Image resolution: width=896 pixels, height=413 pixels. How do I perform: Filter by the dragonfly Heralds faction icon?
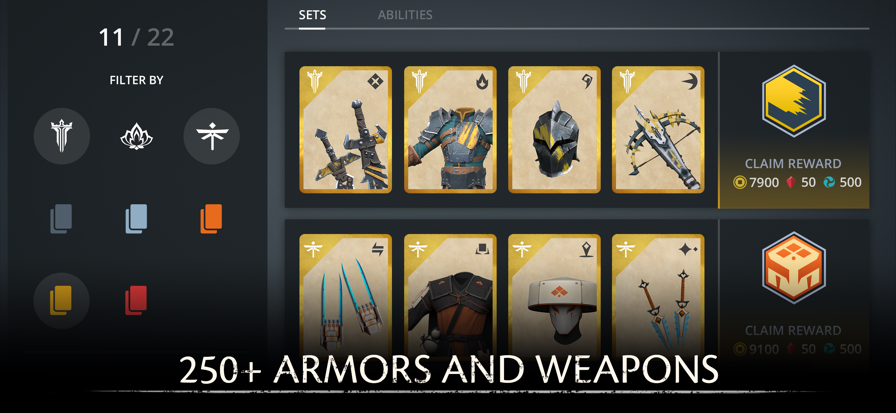click(x=211, y=136)
